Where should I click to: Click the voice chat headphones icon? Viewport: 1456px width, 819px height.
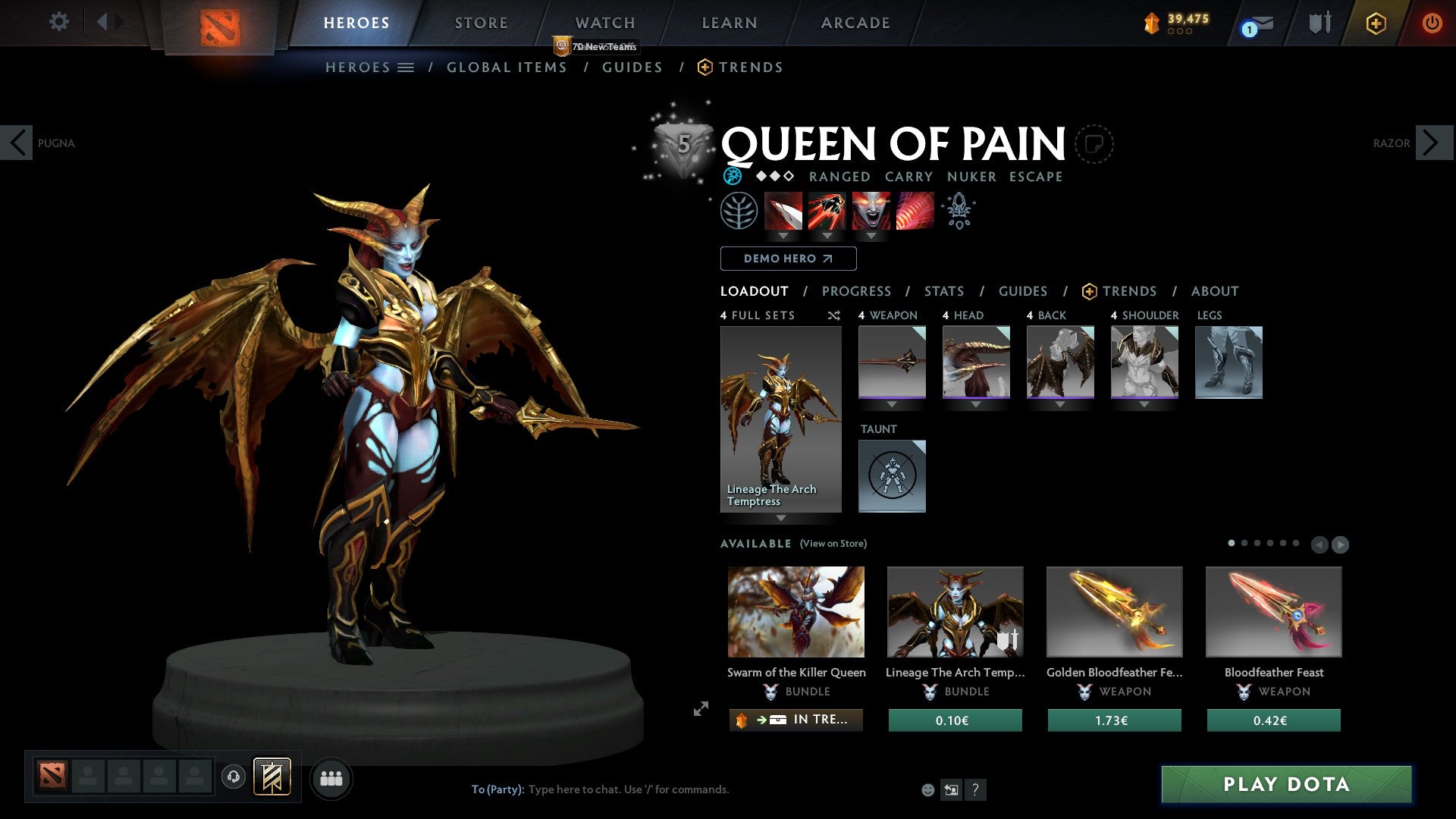point(233,777)
